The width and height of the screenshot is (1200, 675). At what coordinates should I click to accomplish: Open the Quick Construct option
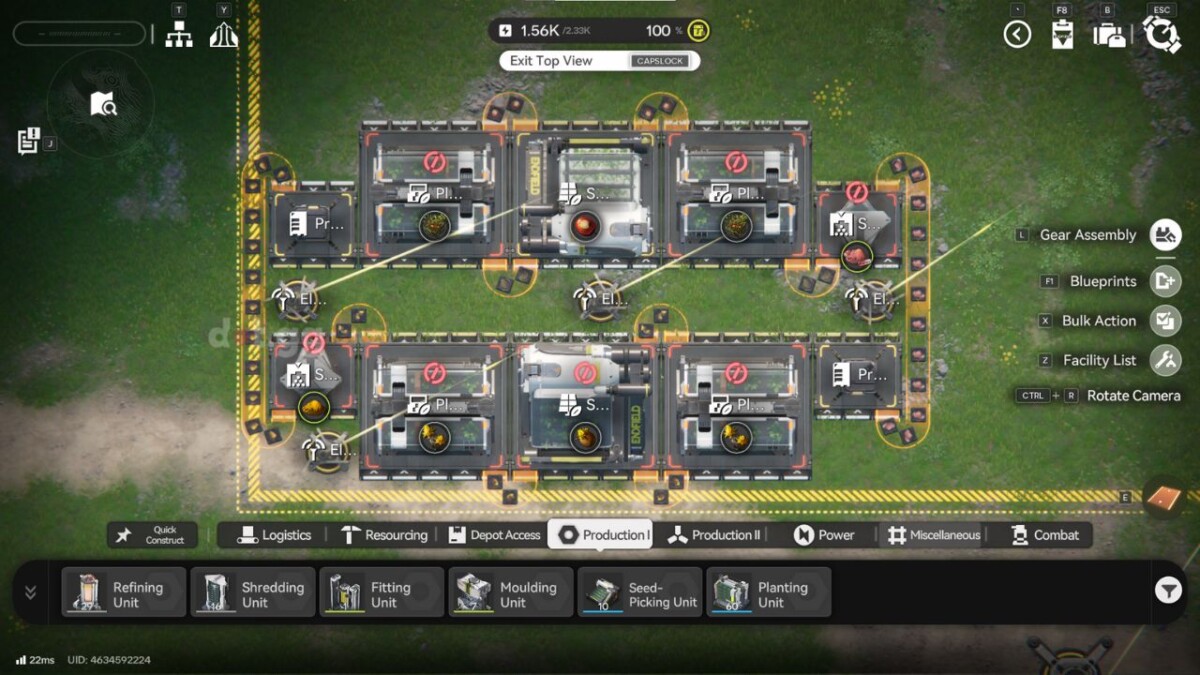(153, 535)
